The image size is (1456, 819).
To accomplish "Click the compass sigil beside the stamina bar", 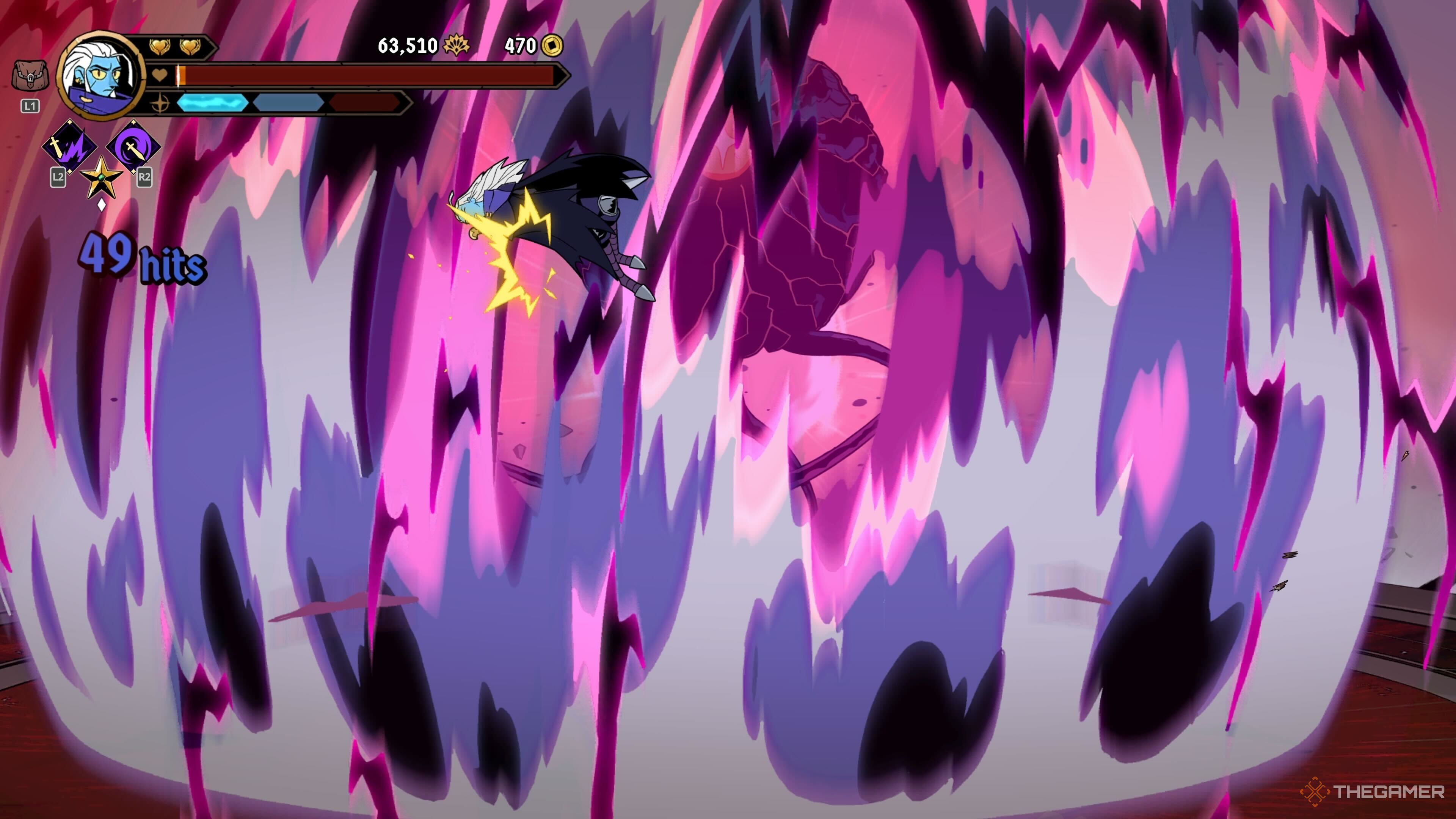I will click(x=160, y=105).
